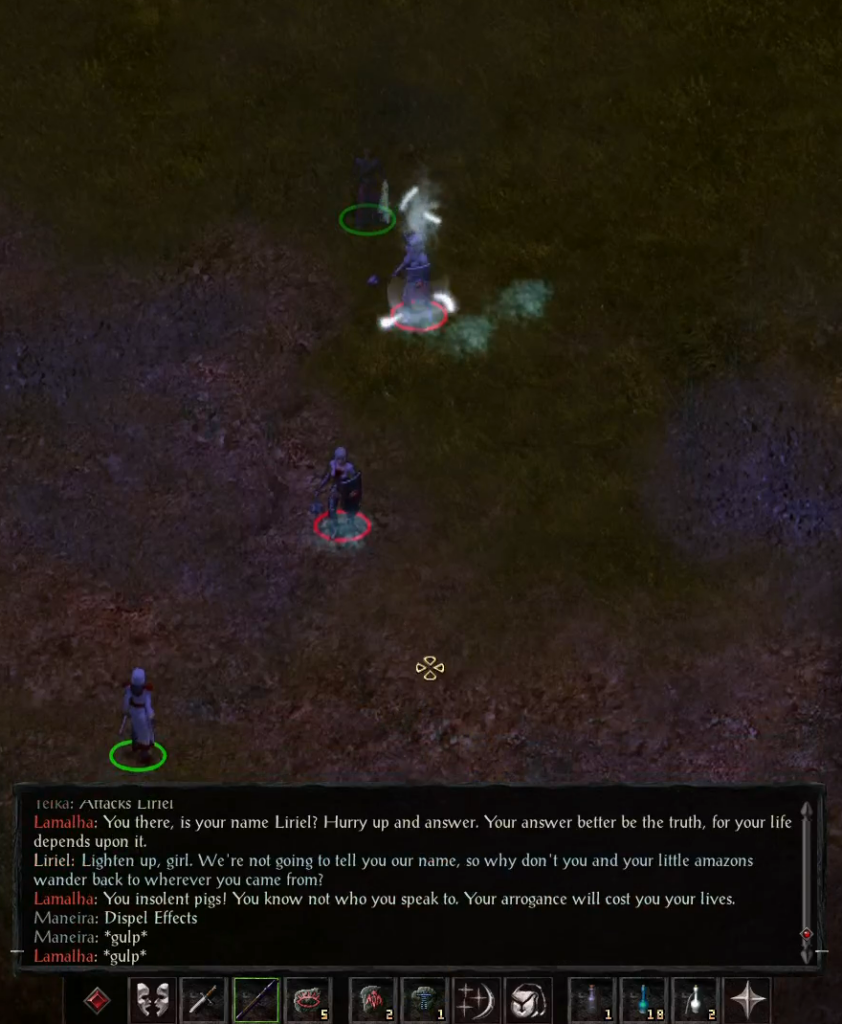Use the red ring item with 5 charges
Screen dimensions: 842x1024
(x=308, y=1000)
